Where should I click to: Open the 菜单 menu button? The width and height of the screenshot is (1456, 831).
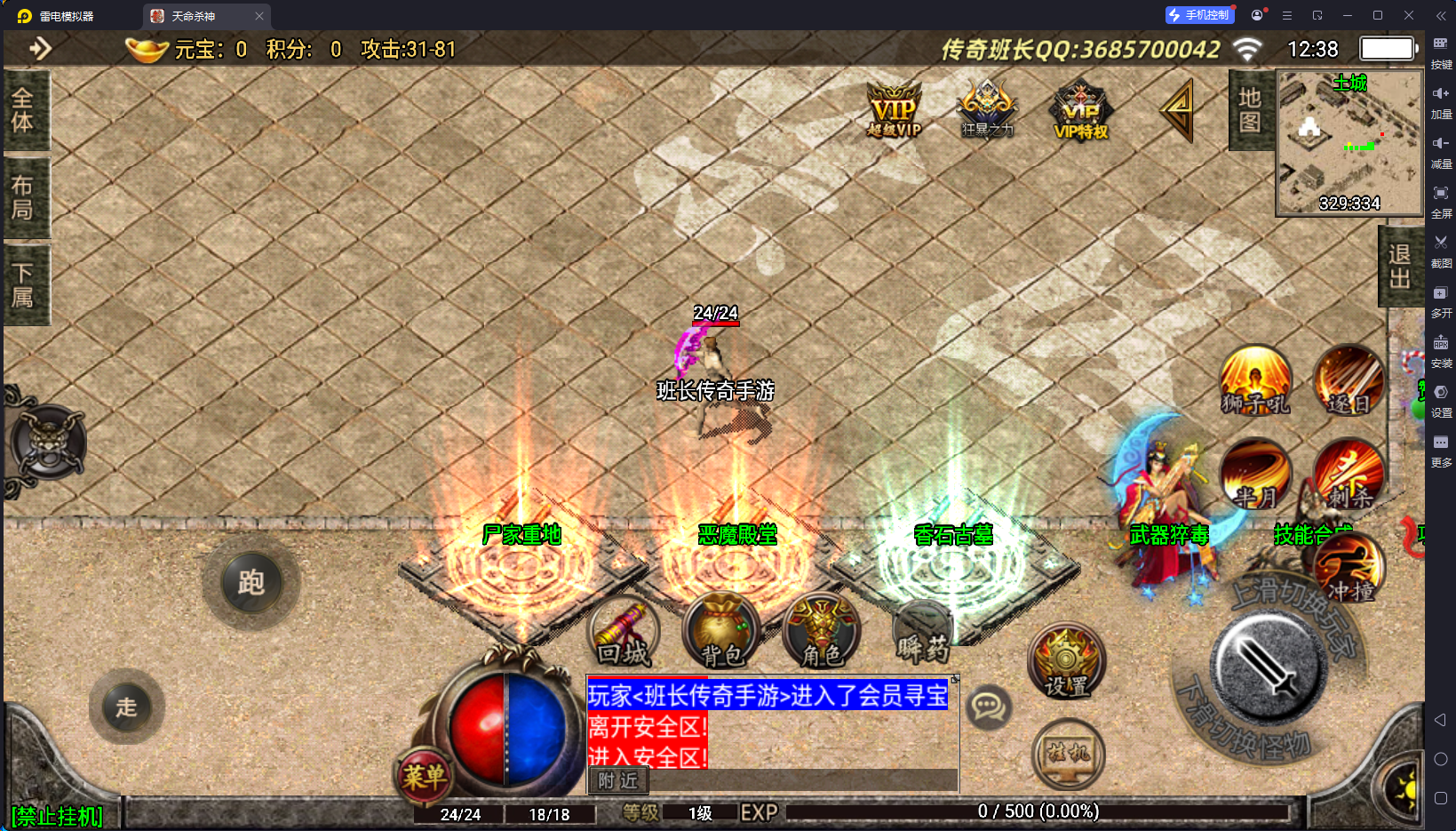[x=424, y=777]
